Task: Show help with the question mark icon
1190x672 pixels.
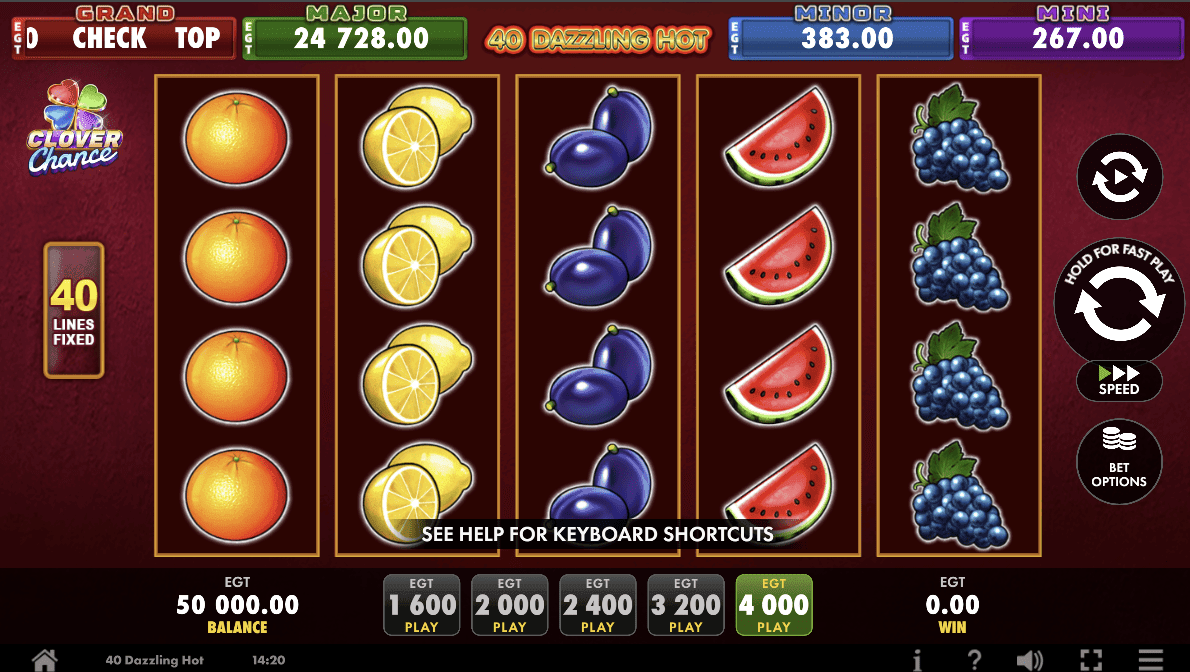Action: pos(975,660)
